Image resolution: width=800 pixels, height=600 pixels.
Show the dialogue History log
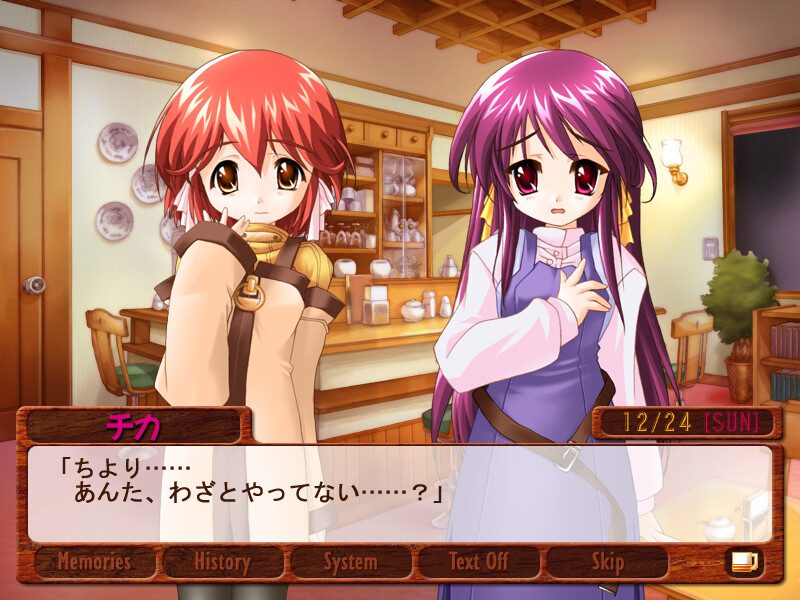click(x=223, y=562)
